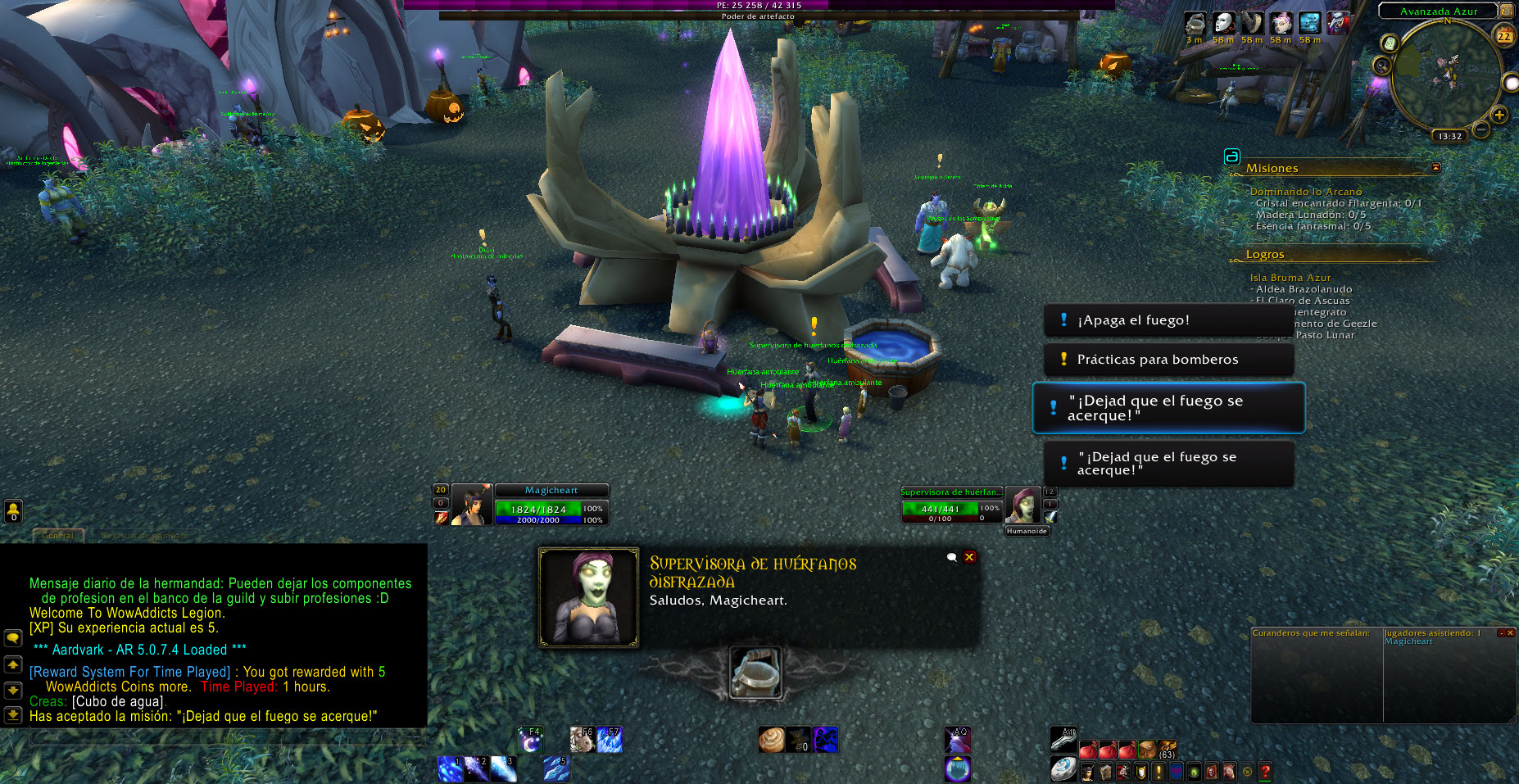Cast the crescent moon spell on F4
Viewport: 1519px width, 784px height.
tap(529, 740)
